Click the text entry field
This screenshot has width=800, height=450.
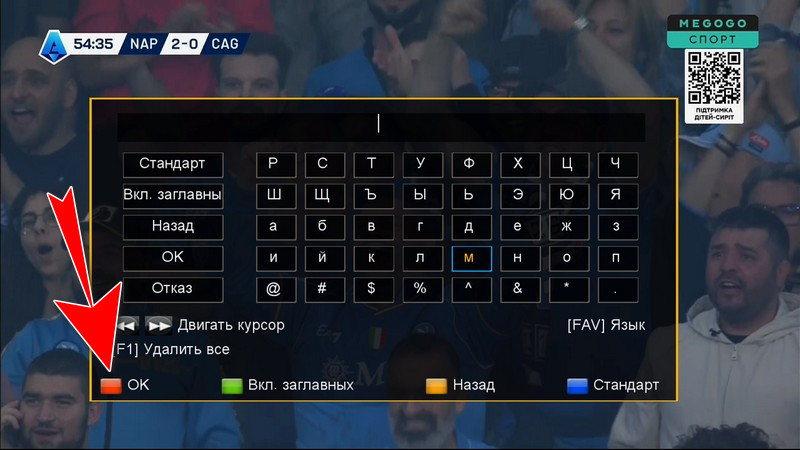point(380,125)
